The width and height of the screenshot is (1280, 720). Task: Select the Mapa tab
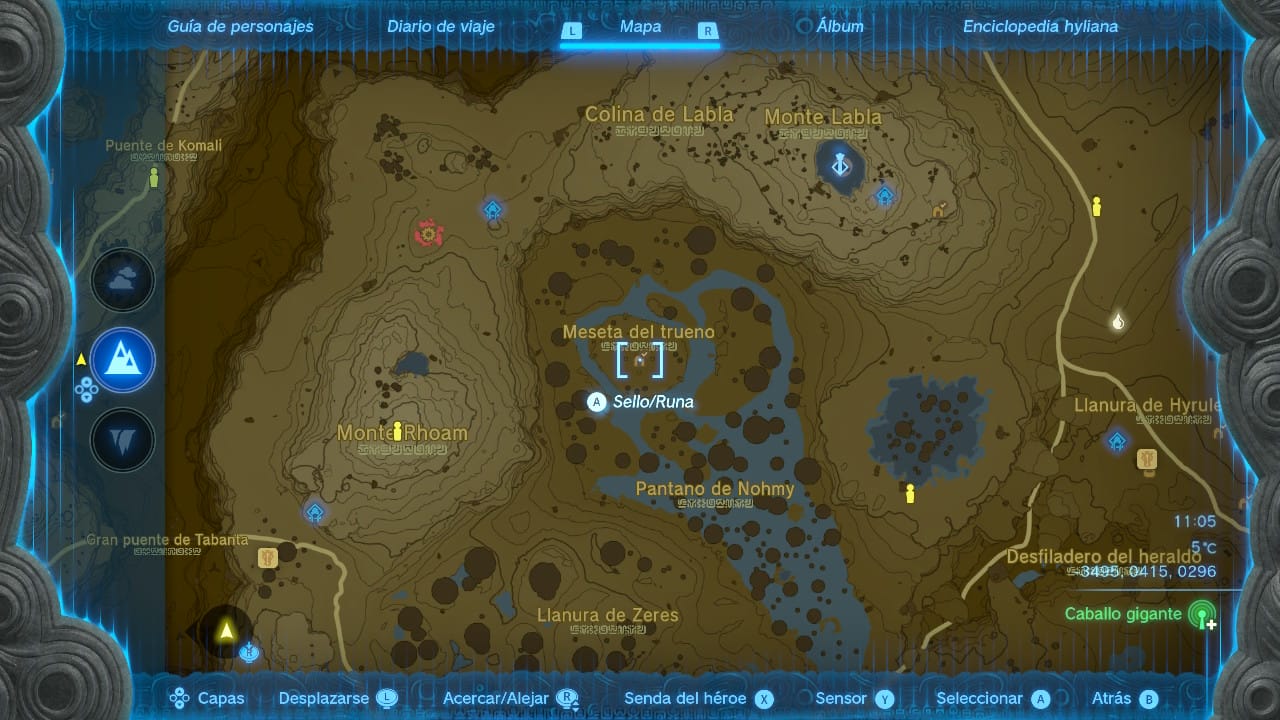[x=640, y=27]
